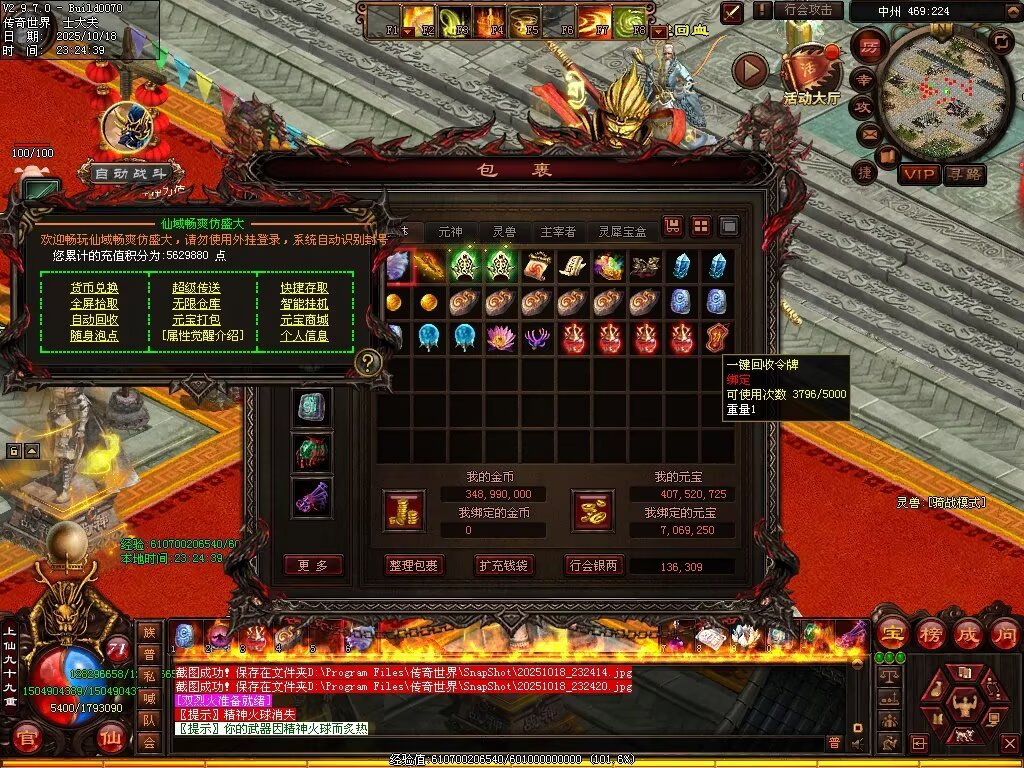Switch to the 元神 tab
Image resolution: width=1024 pixels, height=768 pixels.
[x=451, y=232]
